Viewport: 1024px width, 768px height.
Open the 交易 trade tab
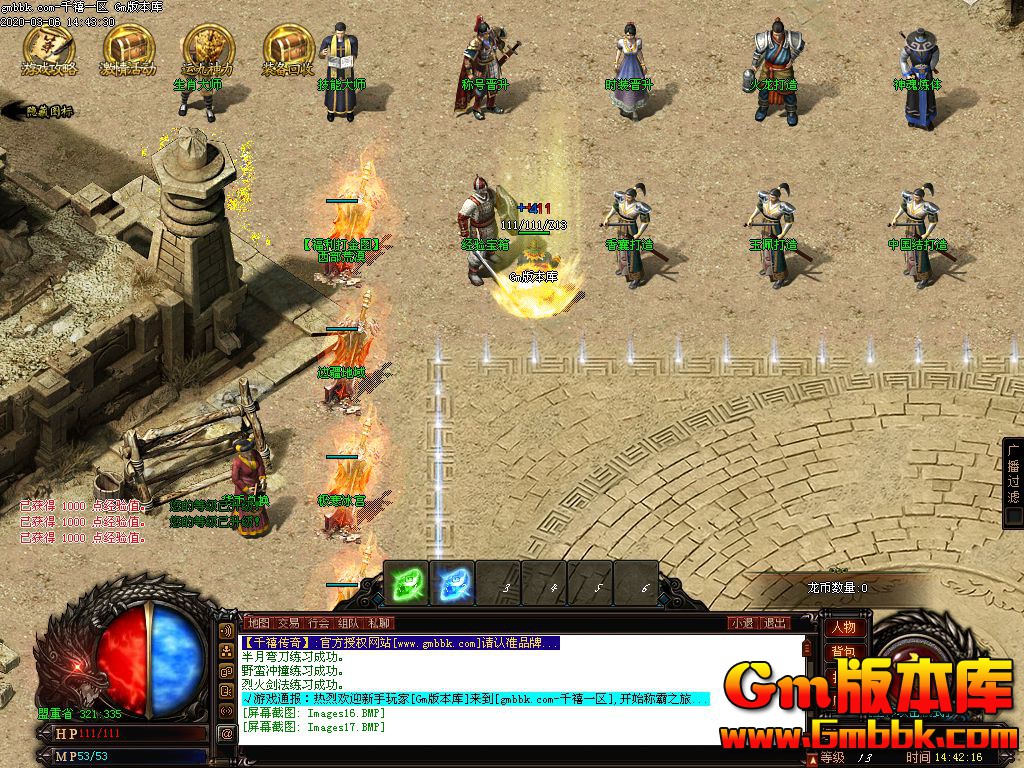(x=288, y=623)
